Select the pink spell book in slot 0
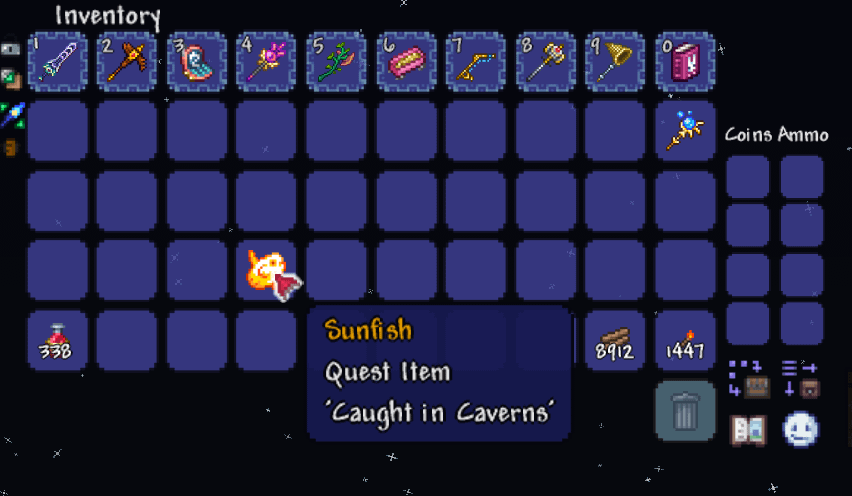Image resolution: width=852 pixels, height=496 pixels. (x=687, y=61)
